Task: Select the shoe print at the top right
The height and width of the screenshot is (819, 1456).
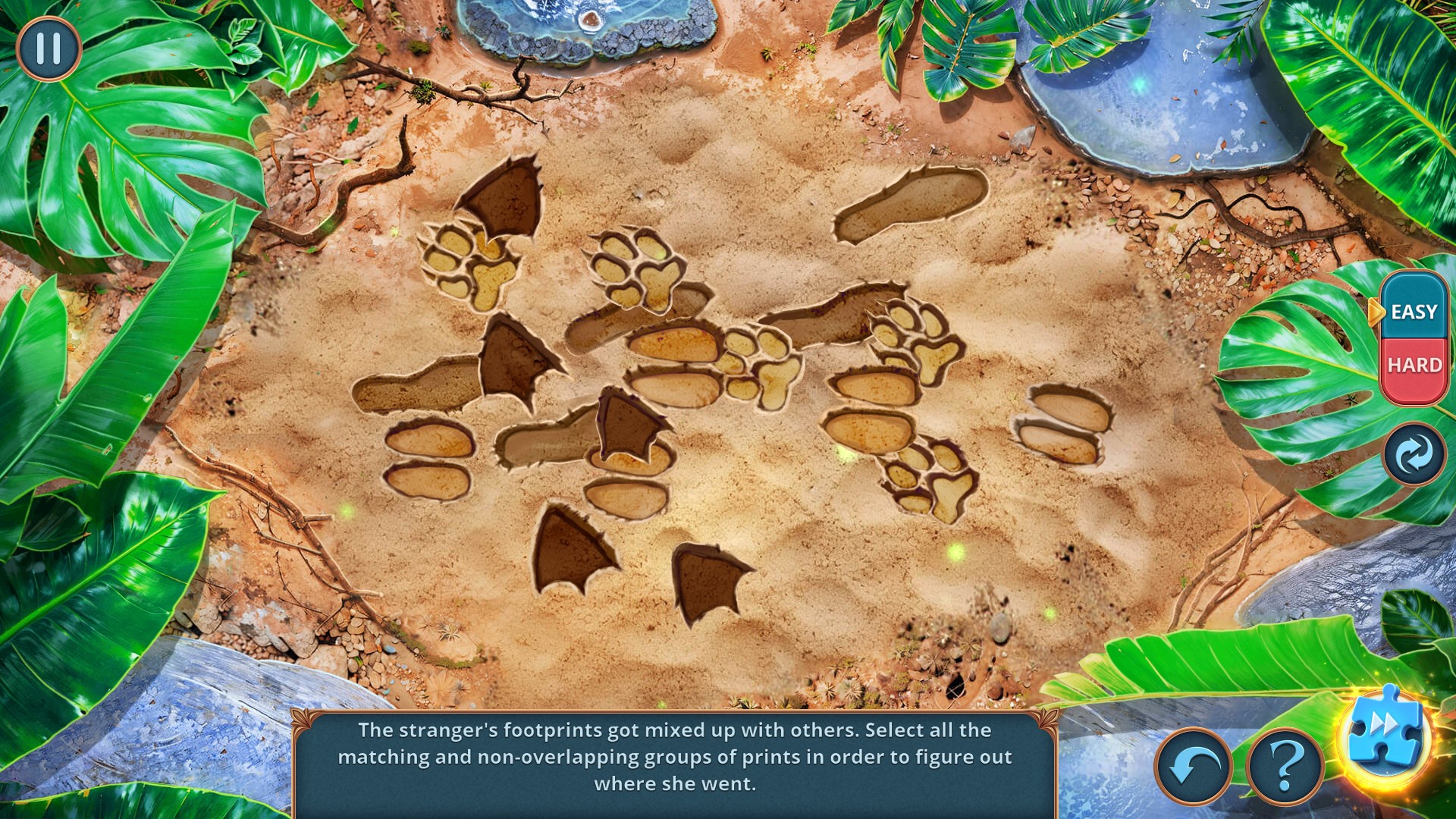Action: 912,202
